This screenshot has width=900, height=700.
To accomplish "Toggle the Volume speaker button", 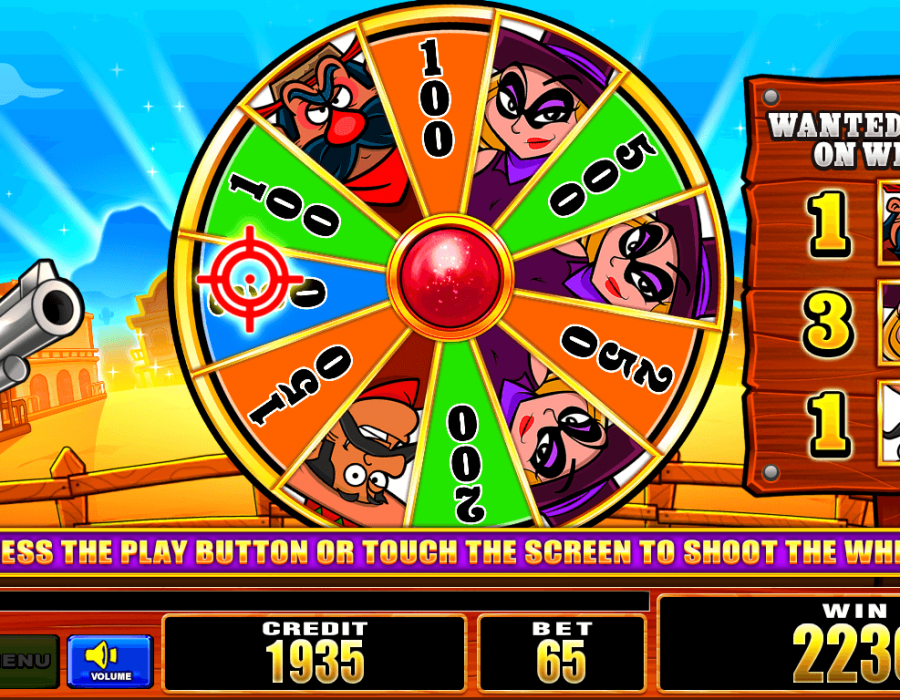I will pos(109,660).
